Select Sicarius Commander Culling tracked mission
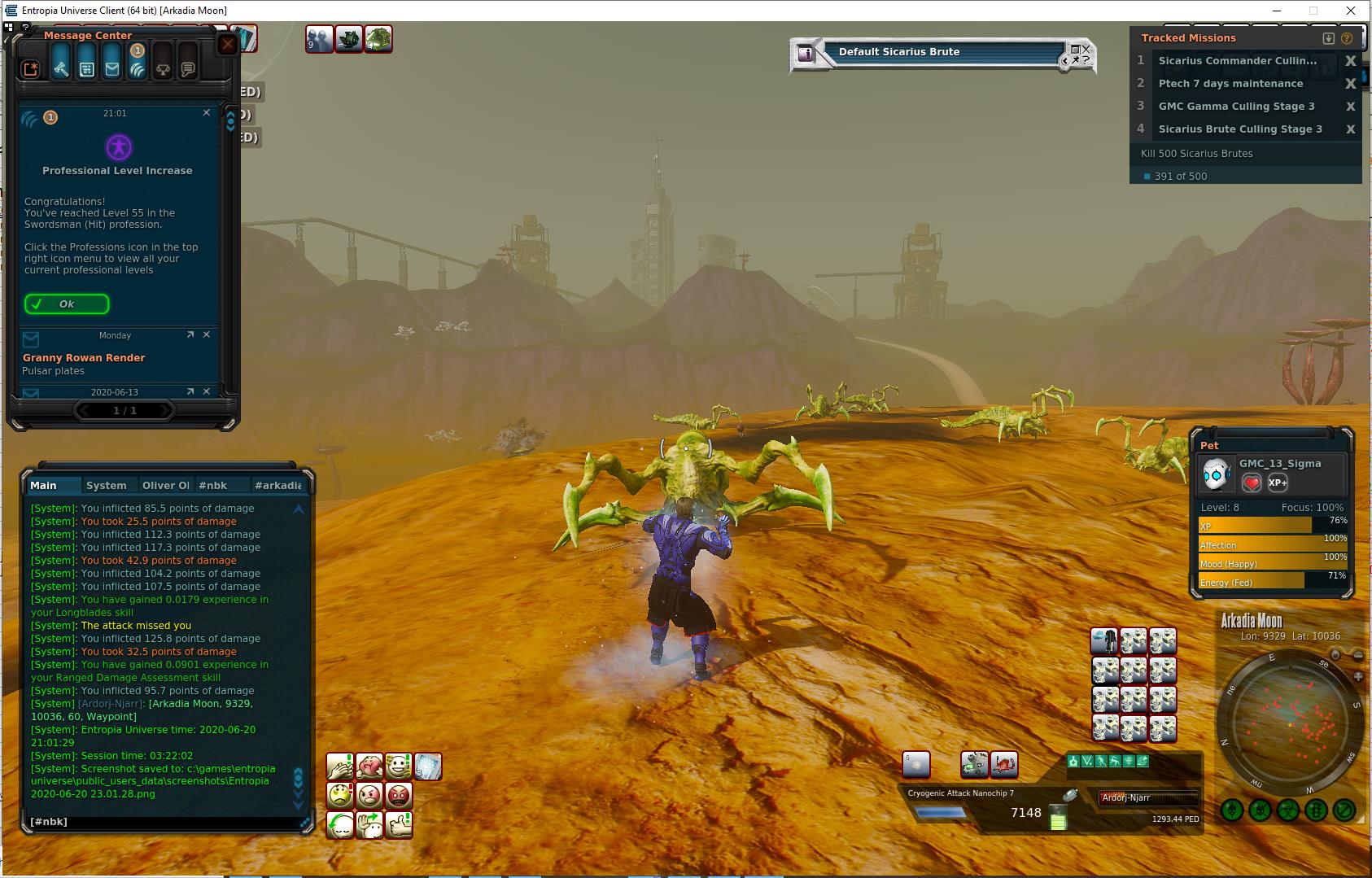This screenshot has height=878, width=1372. point(1237,61)
